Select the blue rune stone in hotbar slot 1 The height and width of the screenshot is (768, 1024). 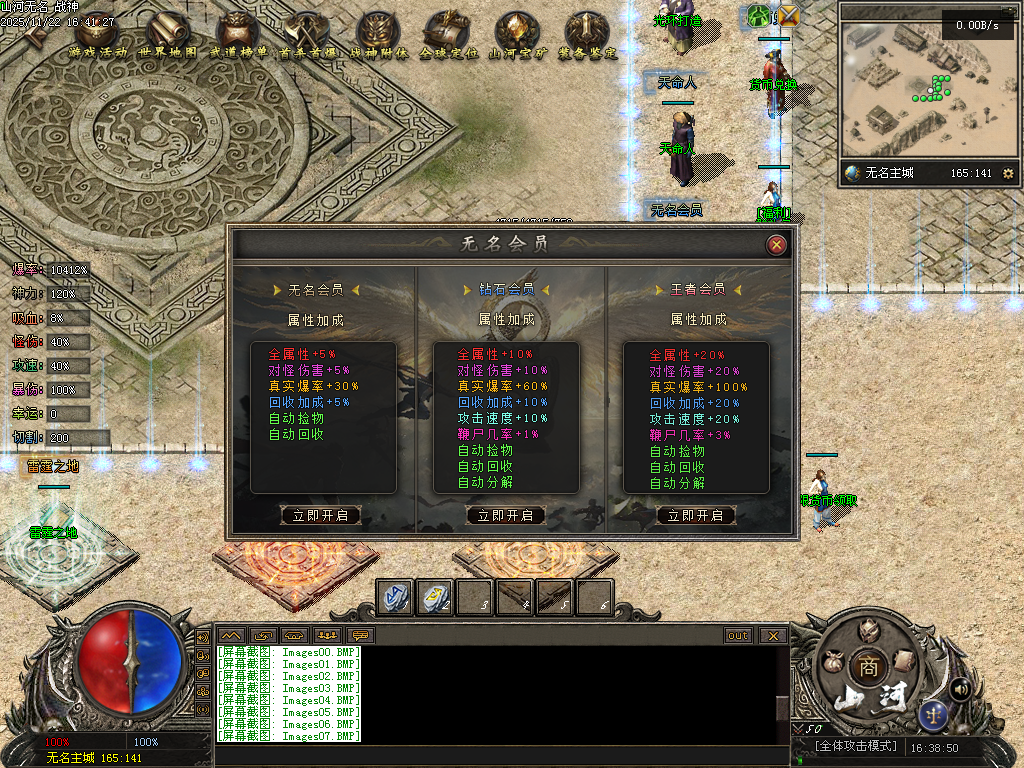point(395,597)
